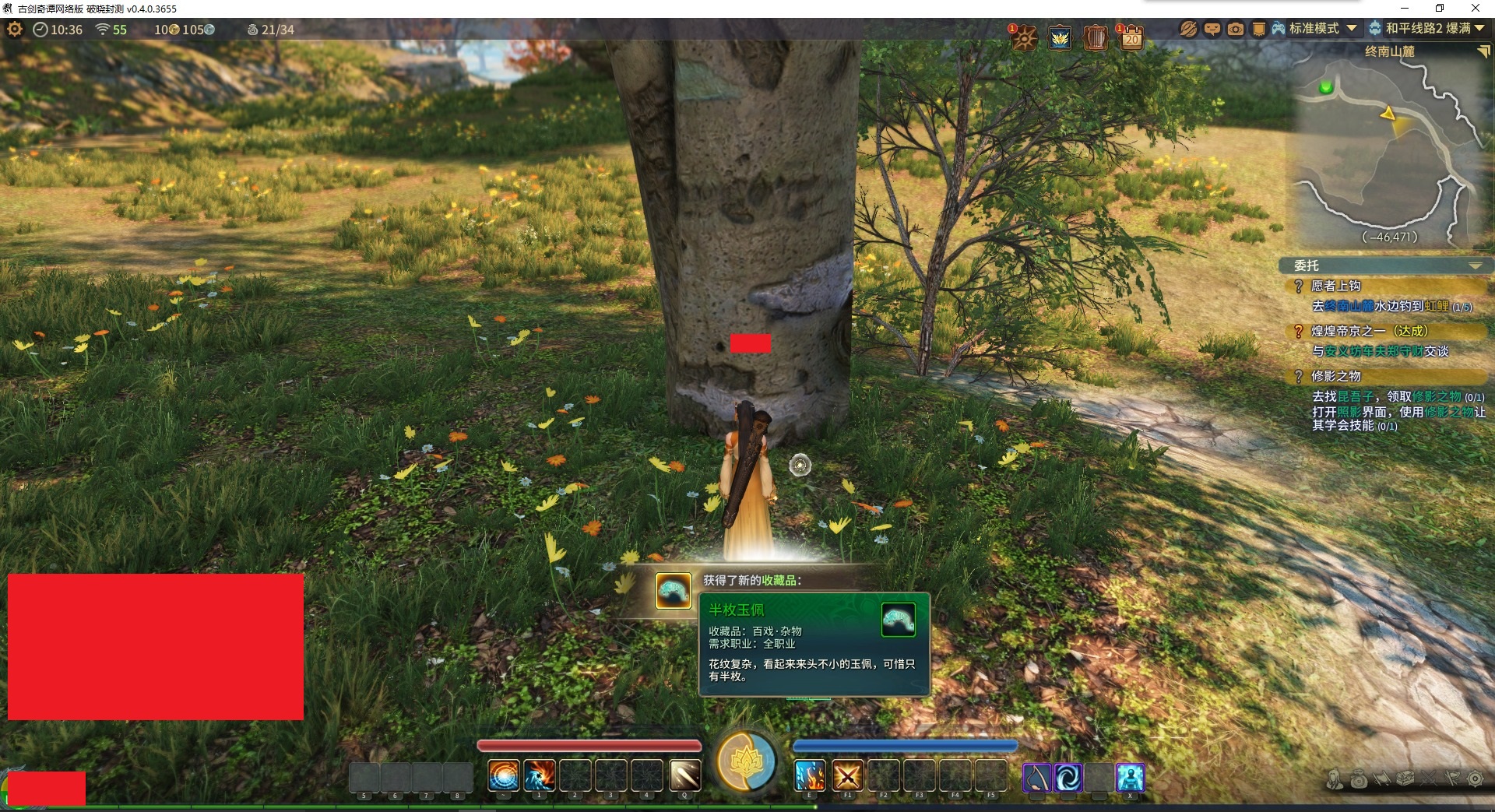Activate the orange swirl skill on the hotbar

[x=503, y=776]
